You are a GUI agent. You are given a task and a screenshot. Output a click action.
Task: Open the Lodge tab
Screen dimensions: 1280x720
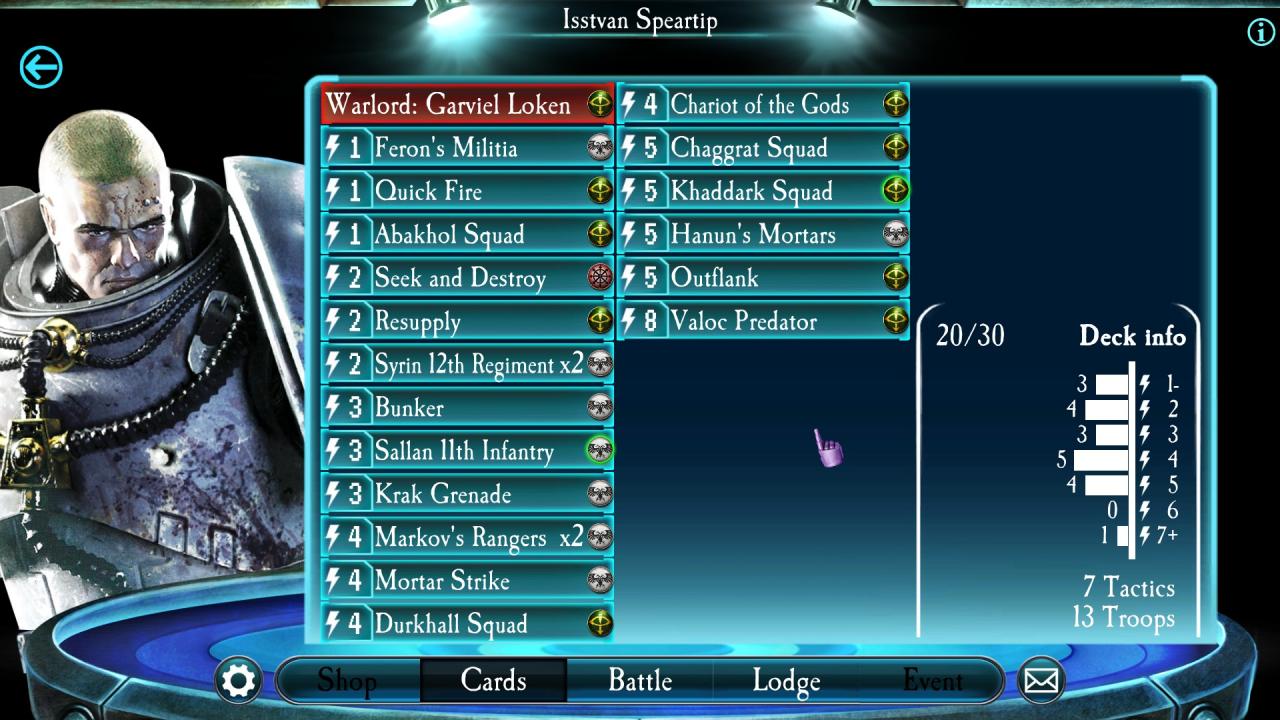(x=786, y=681)
